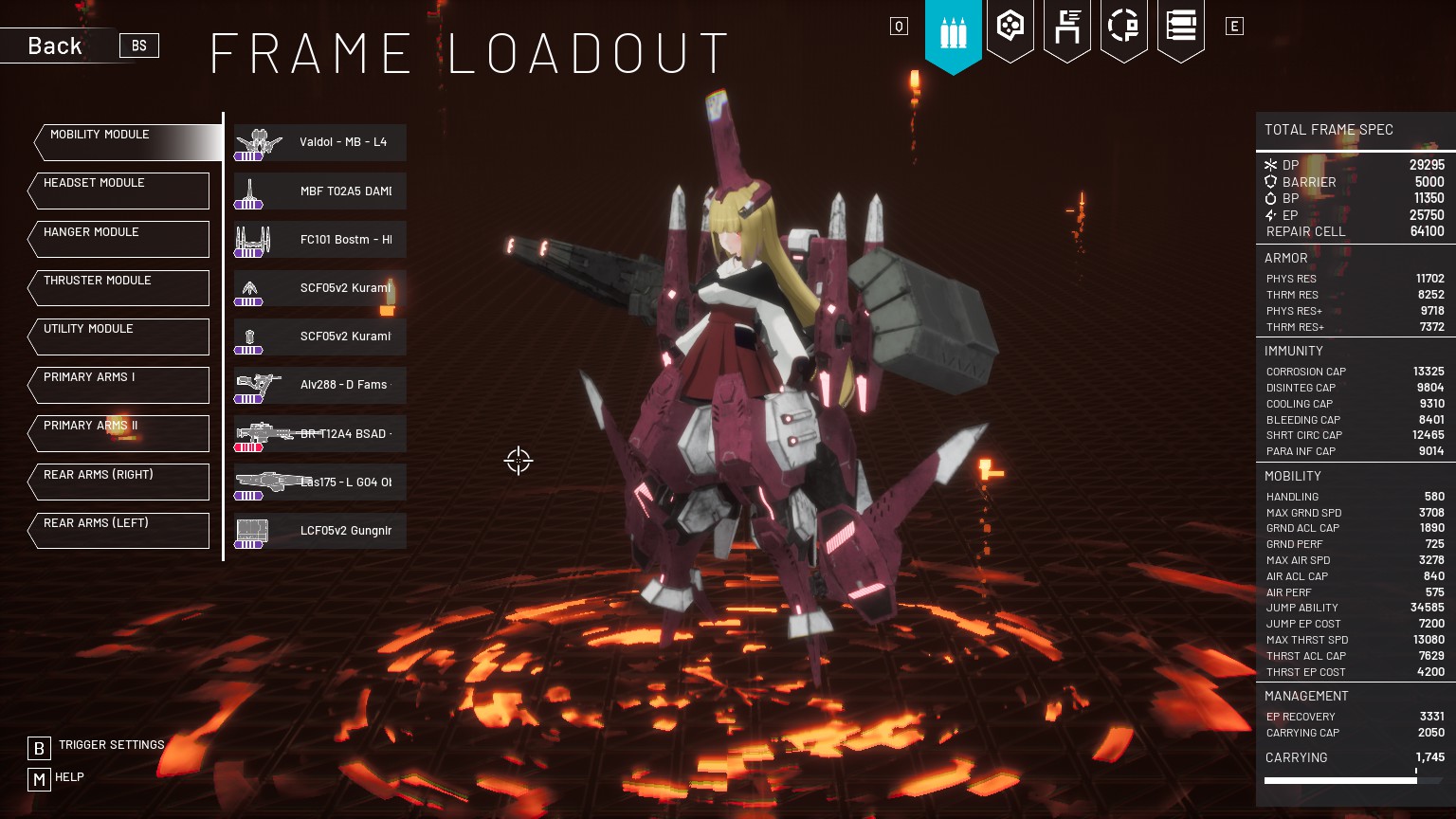Screen dimensions: 1456x819
Task: Open the Primary Arms I slot
Action: coord(119,385)
